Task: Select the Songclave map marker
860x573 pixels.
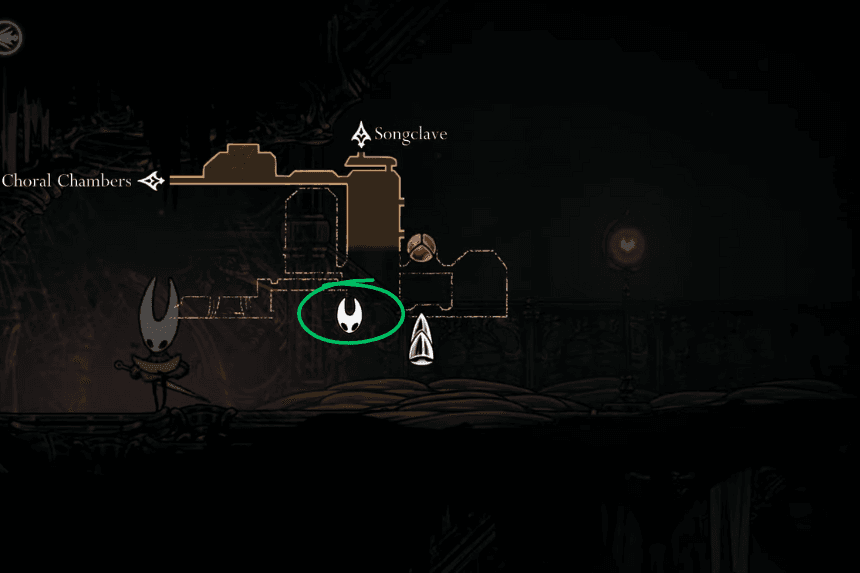Action: coord(361,134)
